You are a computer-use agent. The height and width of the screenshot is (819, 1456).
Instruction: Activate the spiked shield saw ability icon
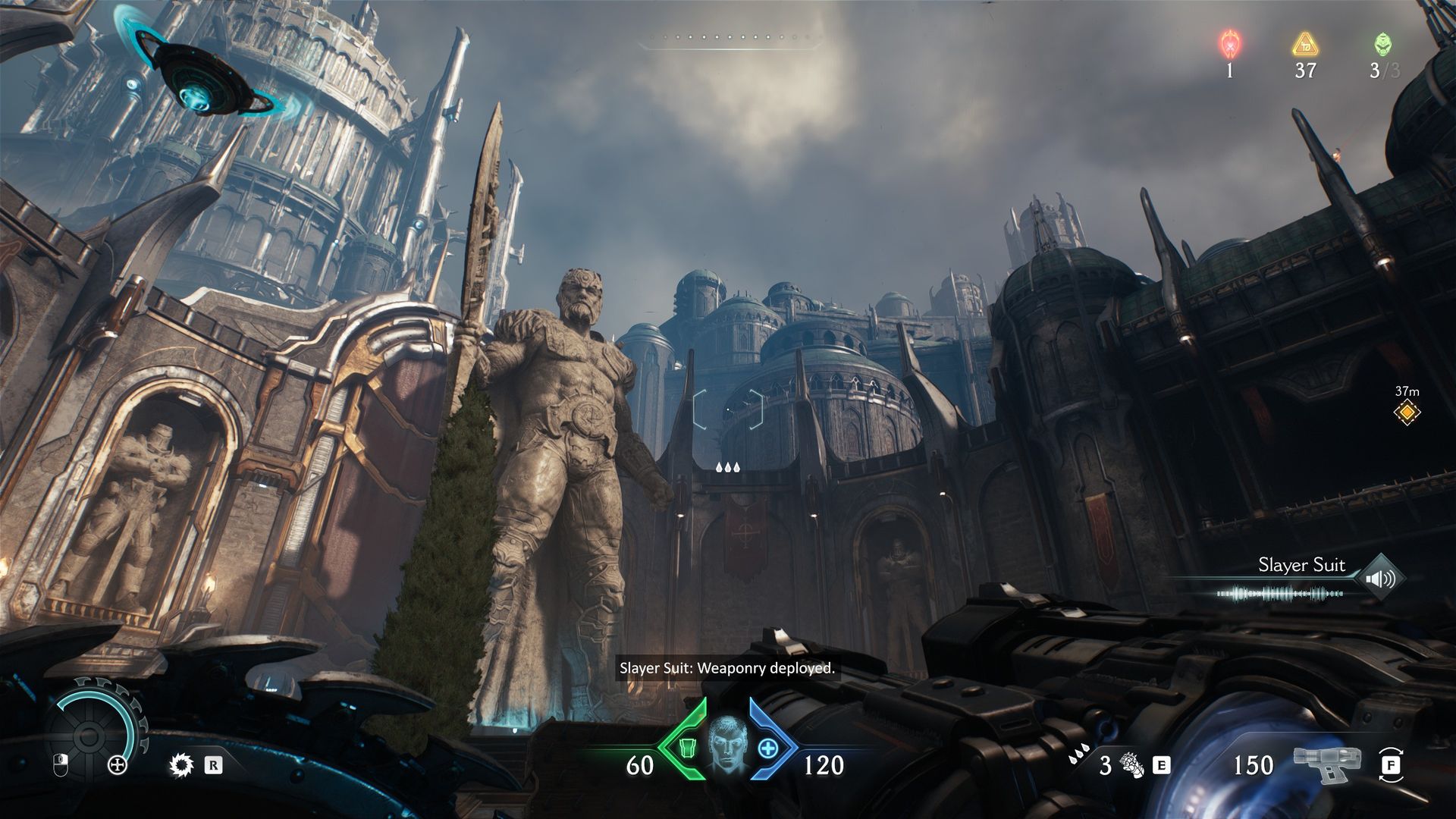pyautogui.click(x=181, y=765)
